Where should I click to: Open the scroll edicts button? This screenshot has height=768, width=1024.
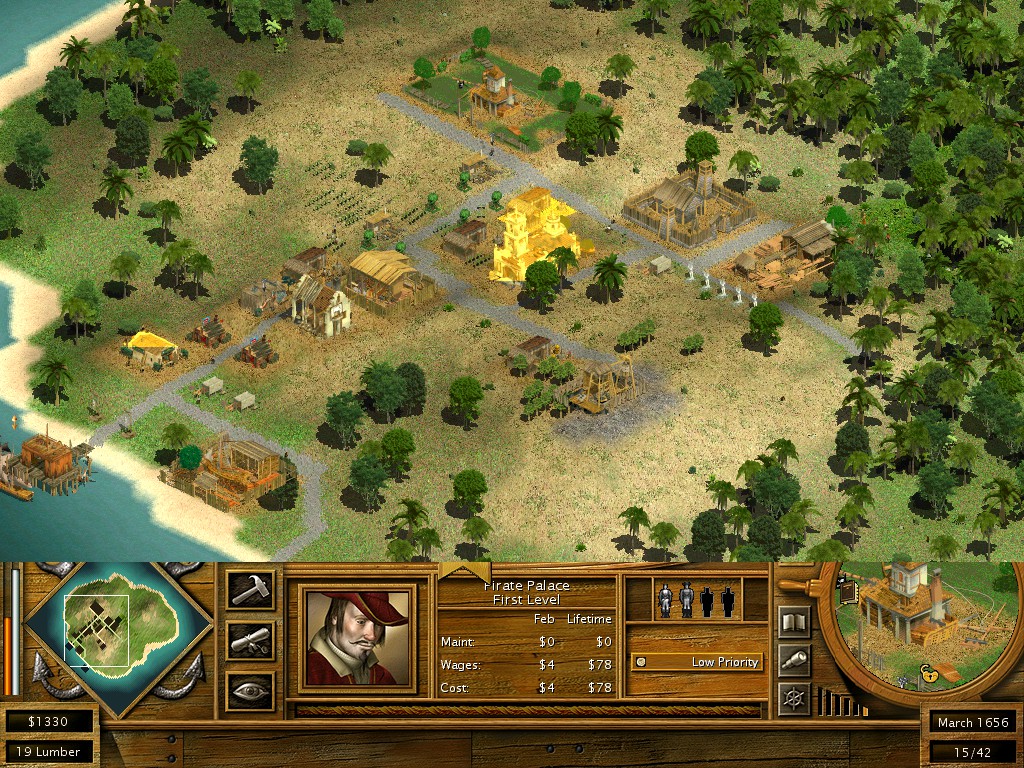249,640
